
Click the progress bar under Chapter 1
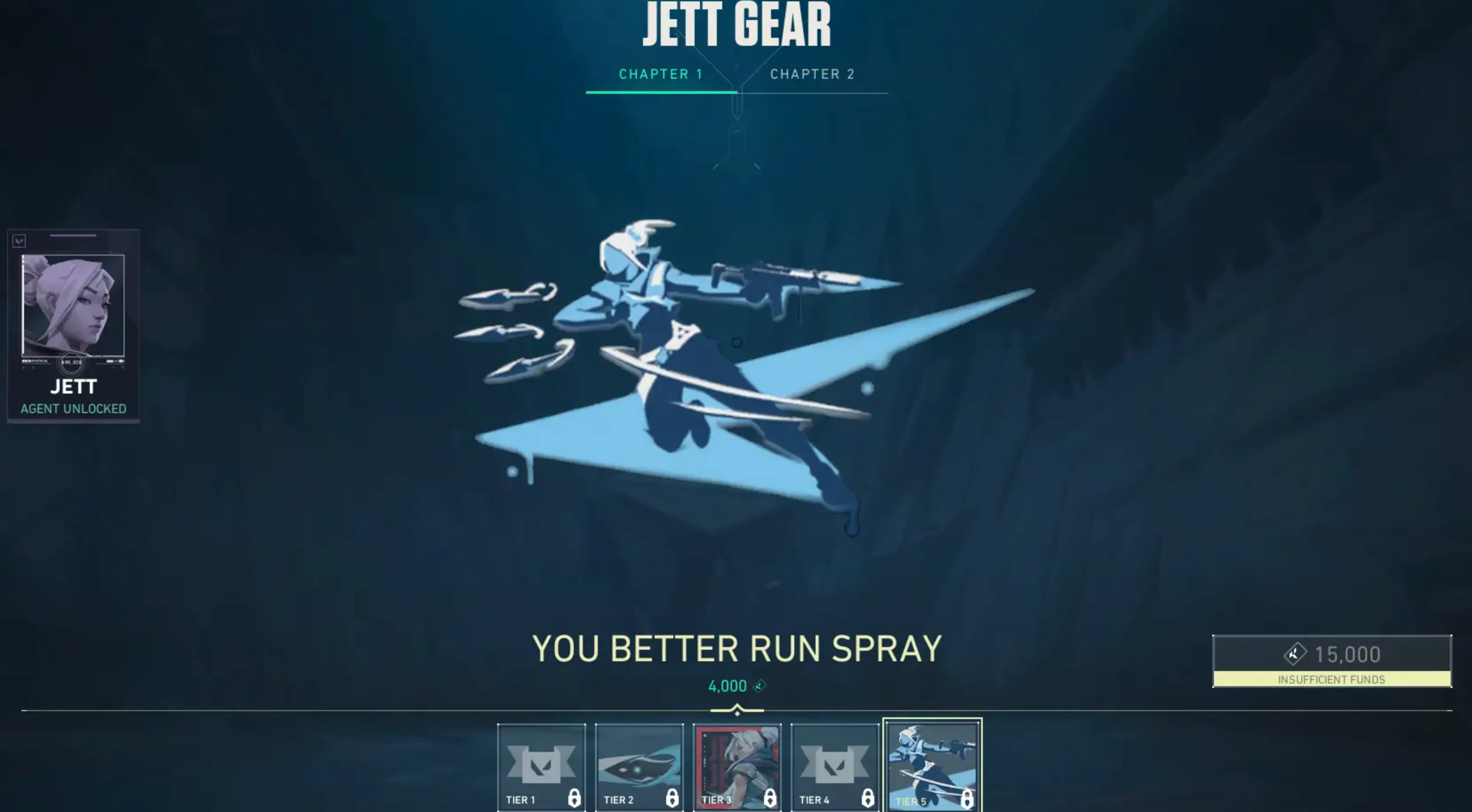(x=660, y=92)
